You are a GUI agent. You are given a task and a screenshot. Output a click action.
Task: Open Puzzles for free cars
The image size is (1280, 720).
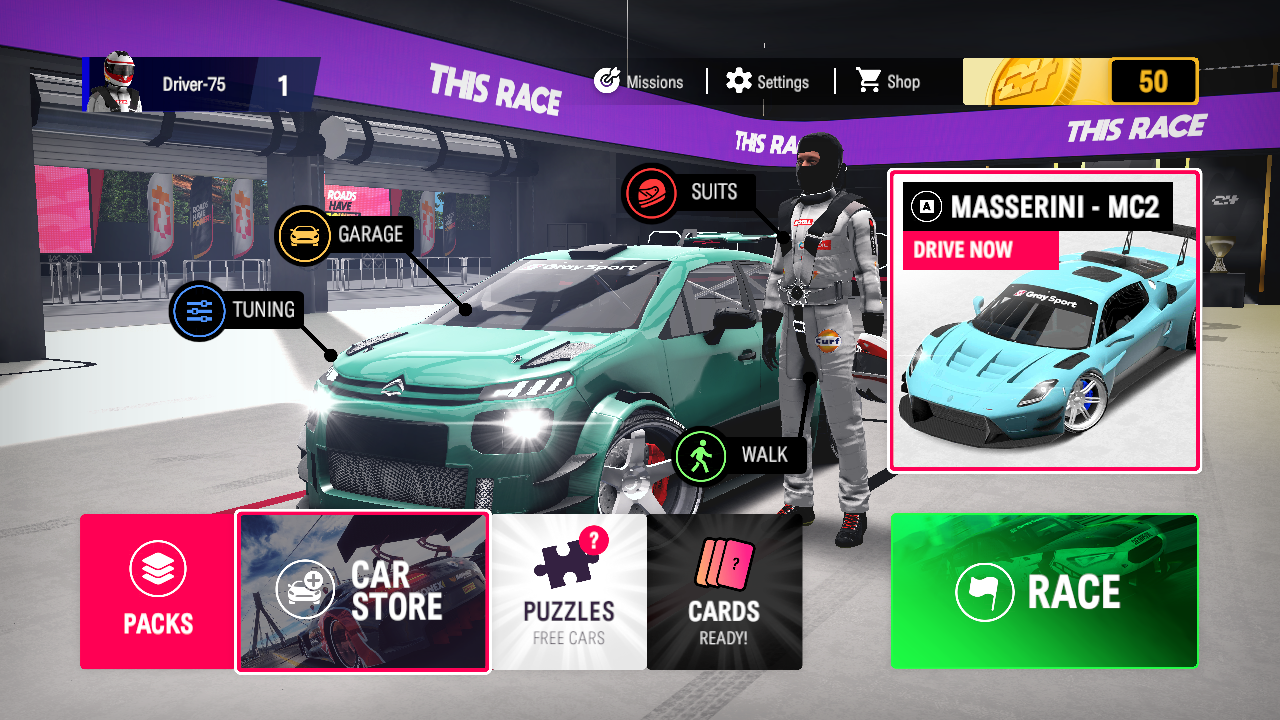click(569, 591)
